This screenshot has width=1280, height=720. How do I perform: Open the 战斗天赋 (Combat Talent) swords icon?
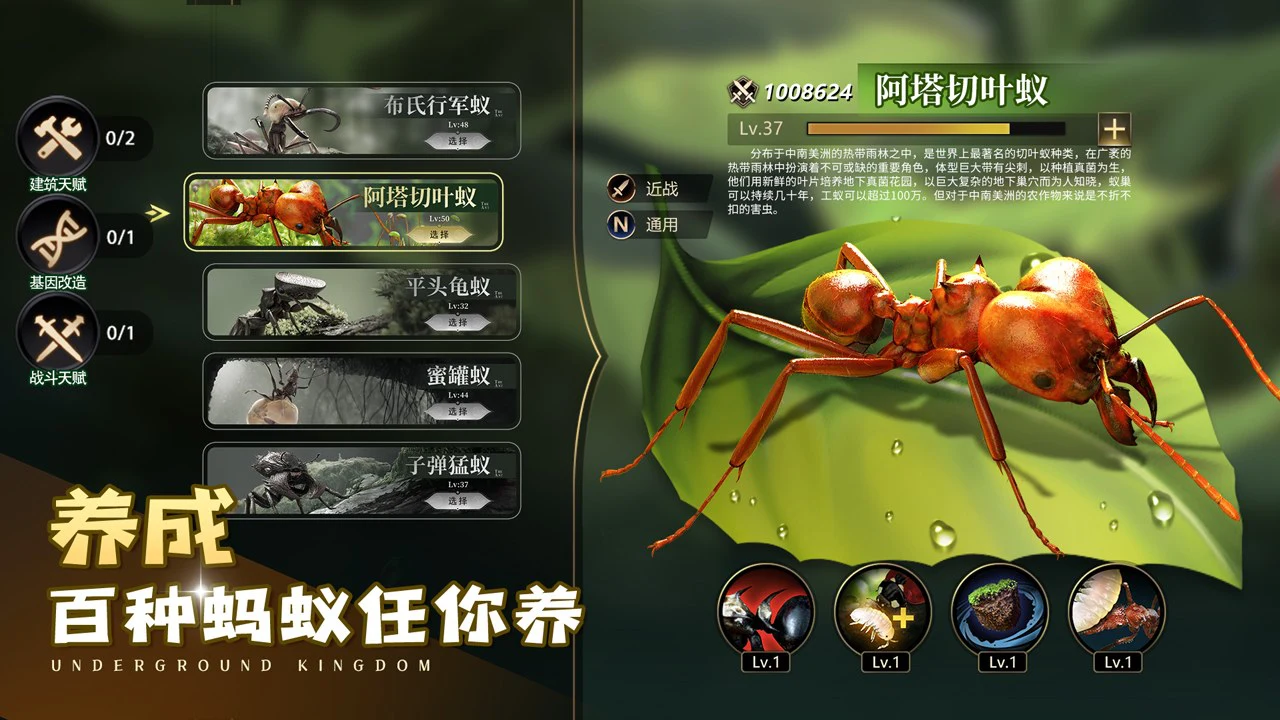[57, 330]
